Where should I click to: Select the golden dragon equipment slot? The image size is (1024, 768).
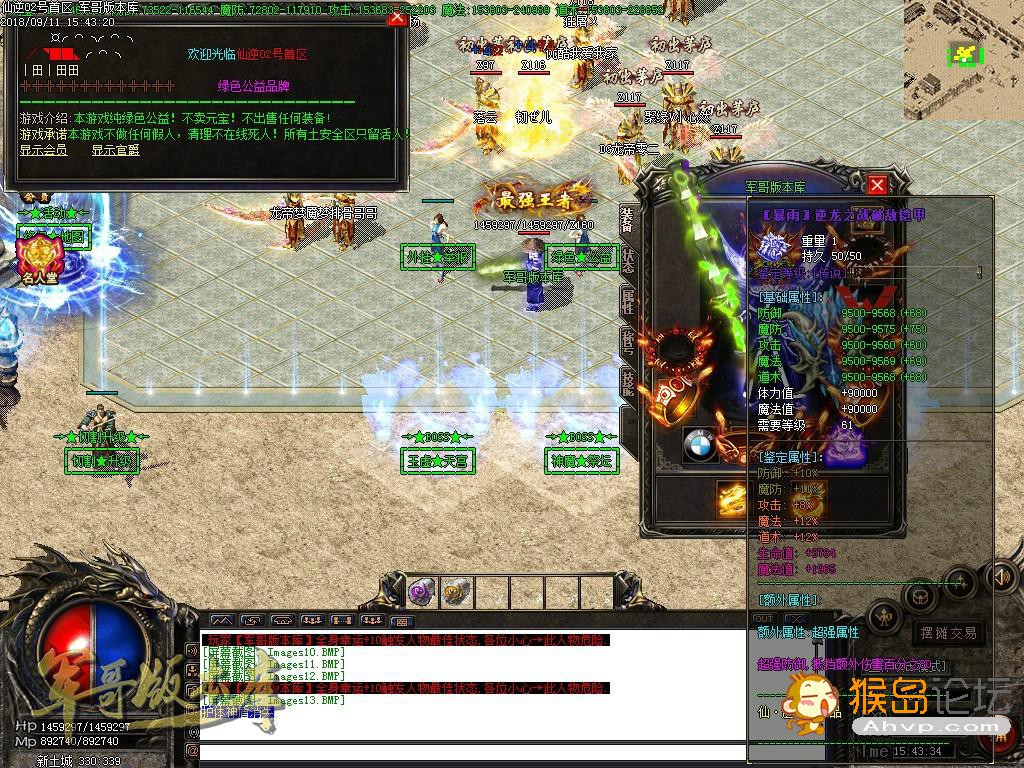click(x=733, y=498)
